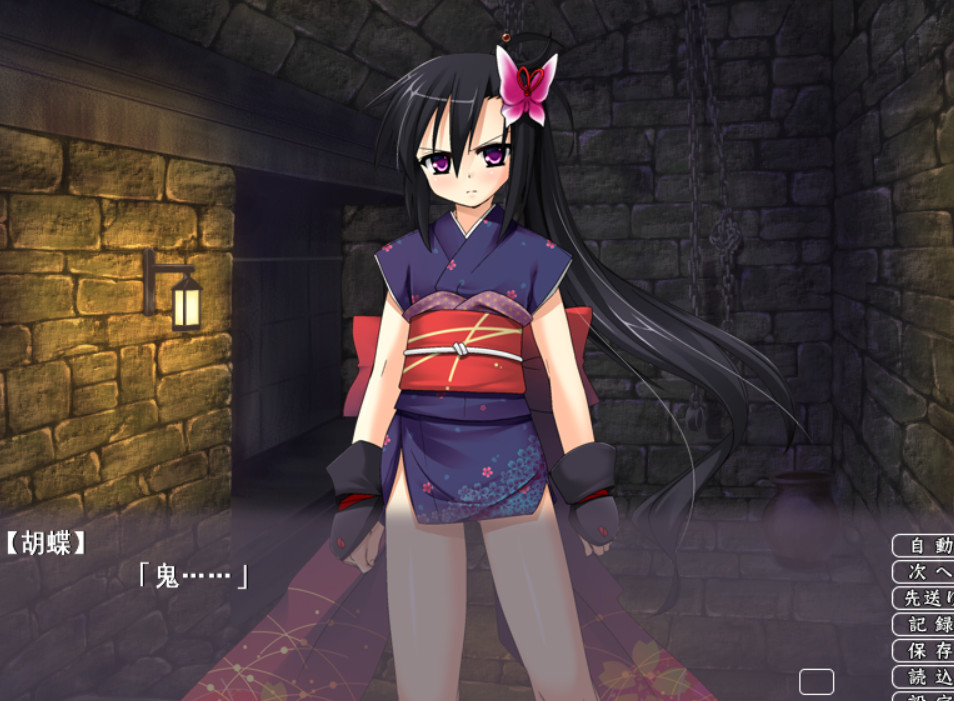Enable auto mode with the 自動 button
Screen dimensions: 954x701
pyautogui.click(x=924, y=546)
